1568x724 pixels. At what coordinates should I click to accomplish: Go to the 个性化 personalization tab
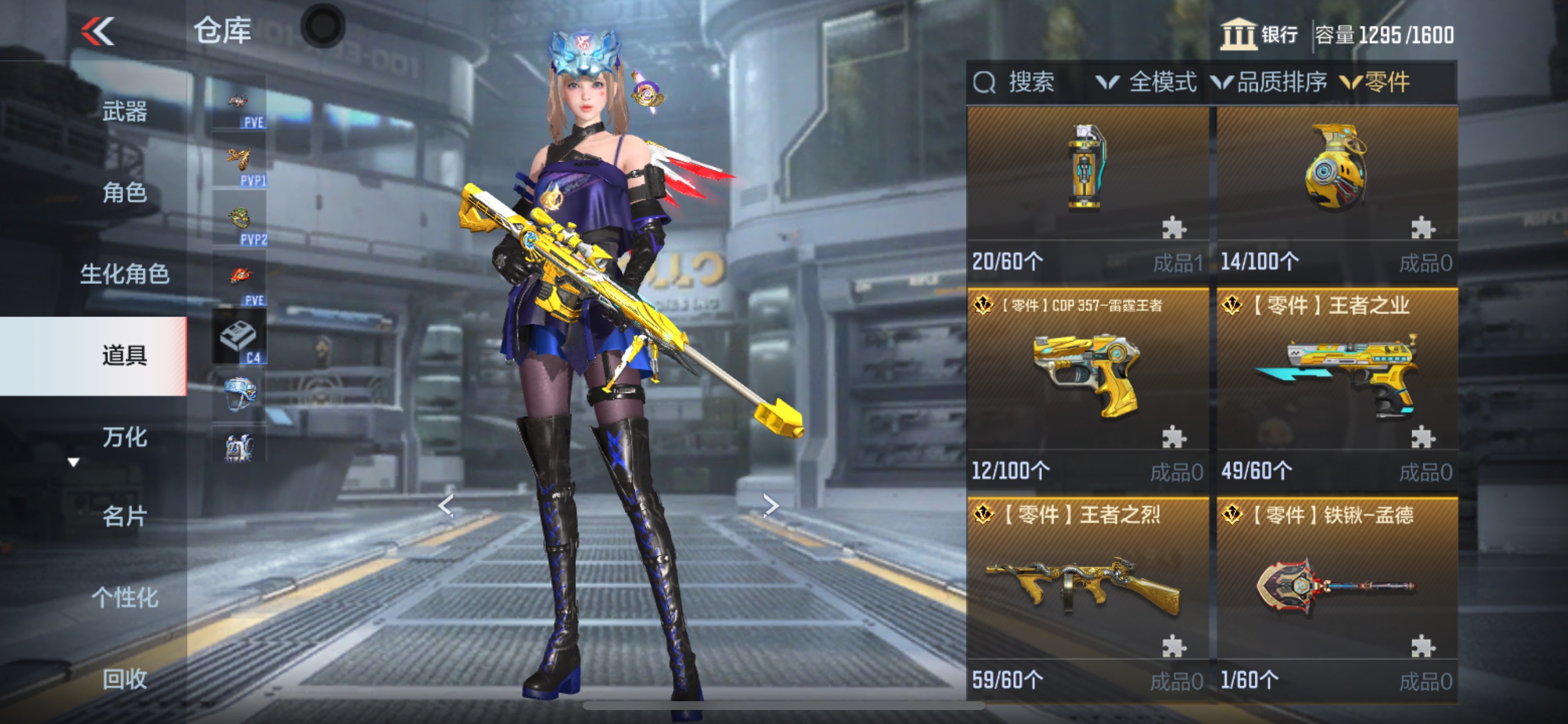click(124, 598)
